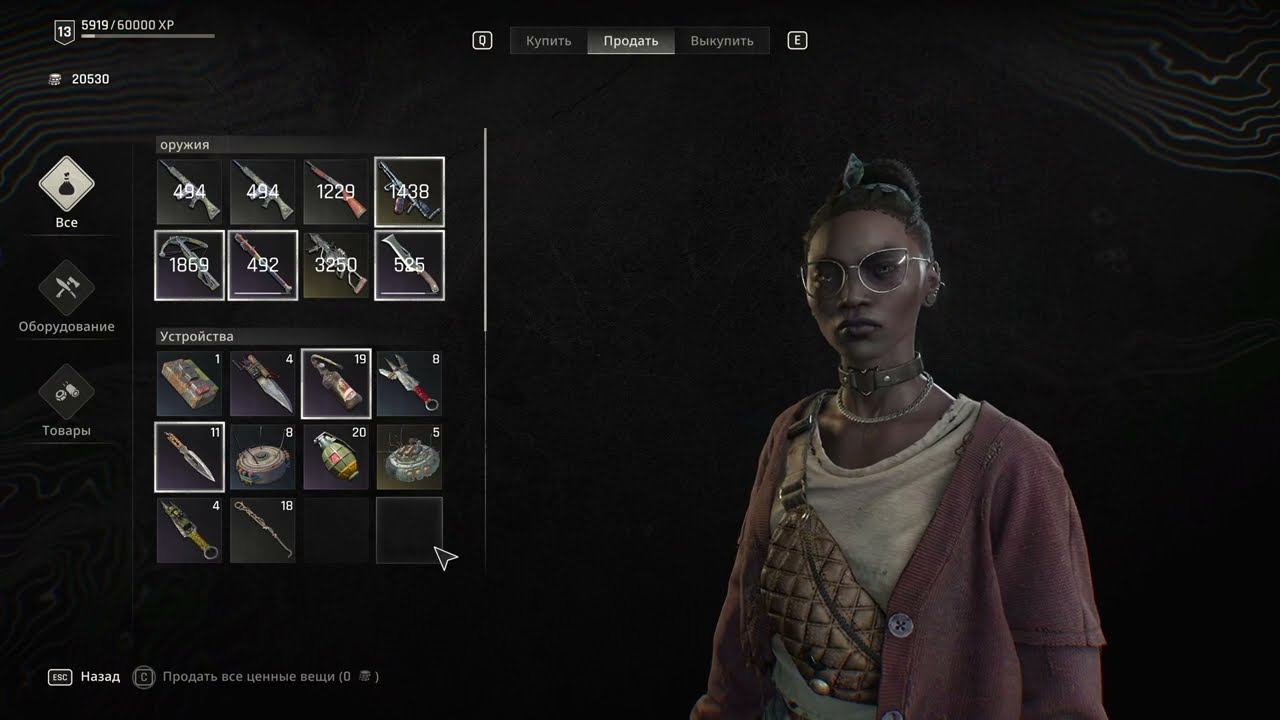Image resolution: width=1280 pixels, height=720 pixels.
Task: Select the machete priced 525
Action: click(x=409, y=265)
